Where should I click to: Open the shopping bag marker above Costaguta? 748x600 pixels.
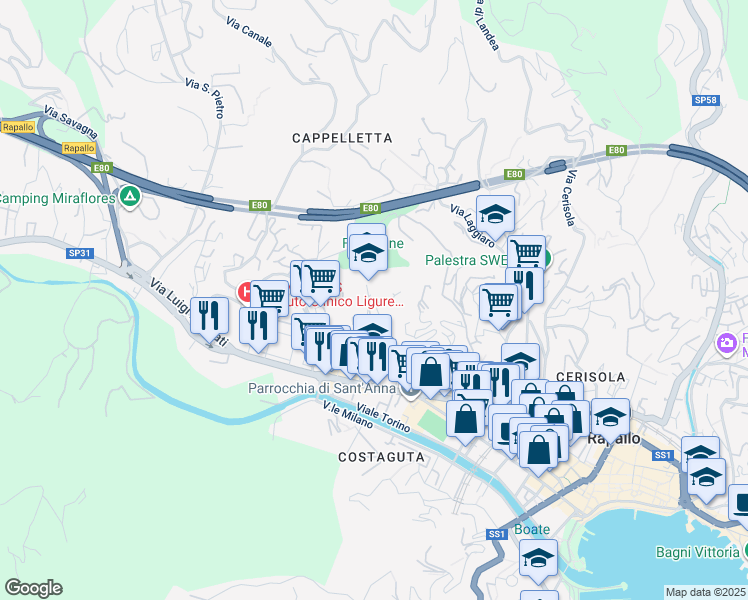point(466,418)
